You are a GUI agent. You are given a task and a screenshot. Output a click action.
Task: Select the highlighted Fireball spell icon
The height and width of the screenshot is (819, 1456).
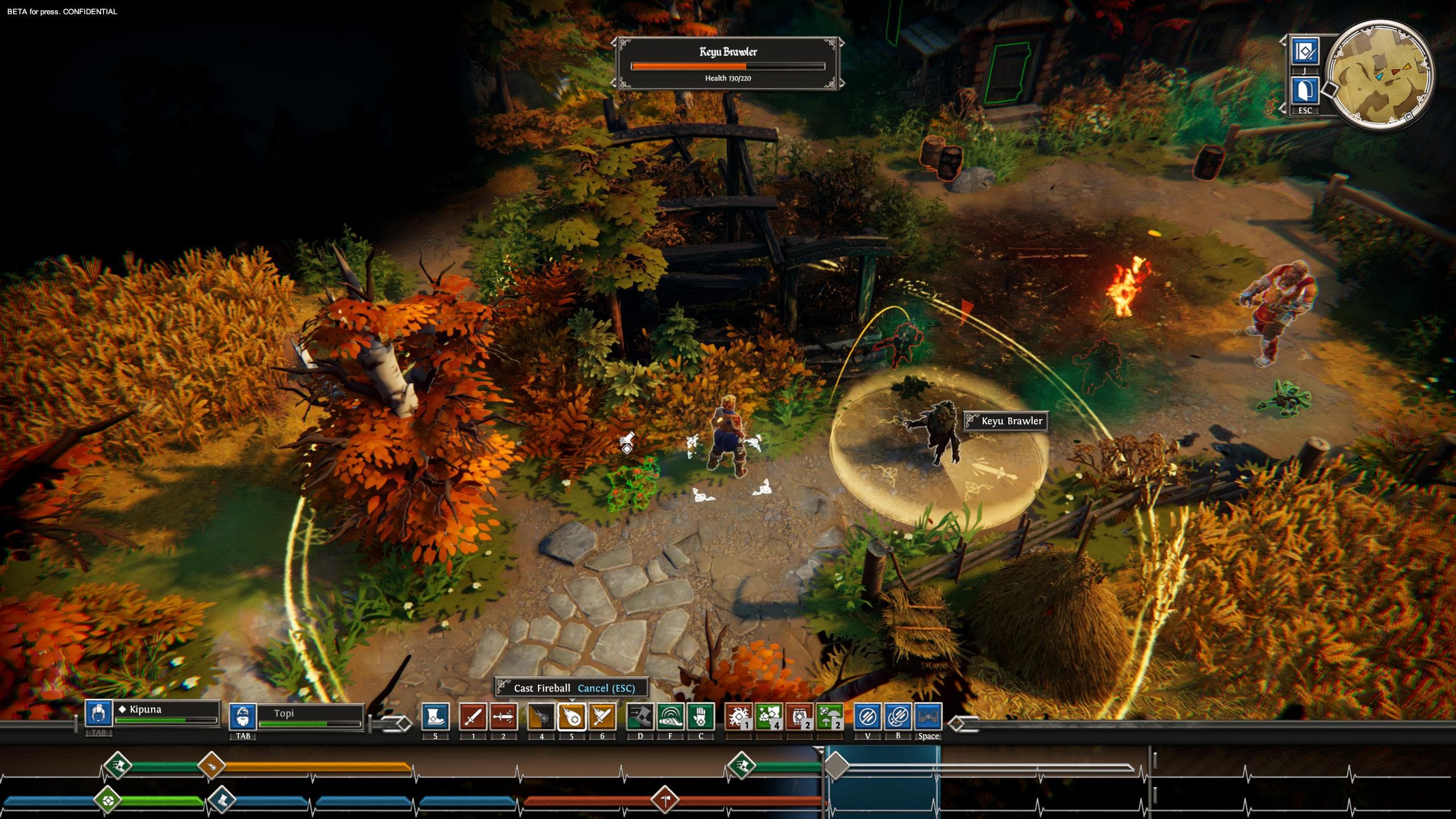(572, 717)
